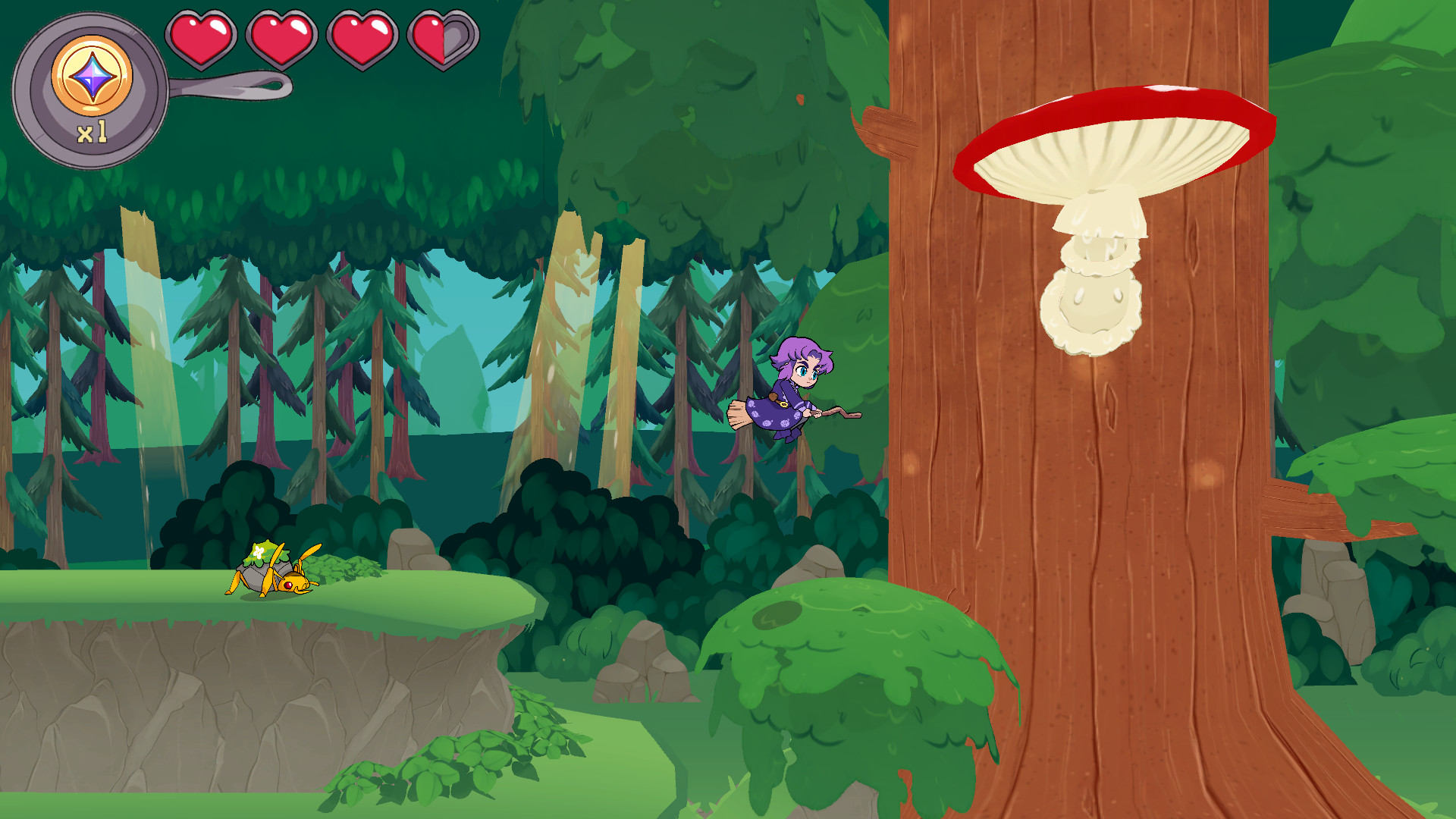
Task: Click the first full heart icon
Action: click(201, 36)
